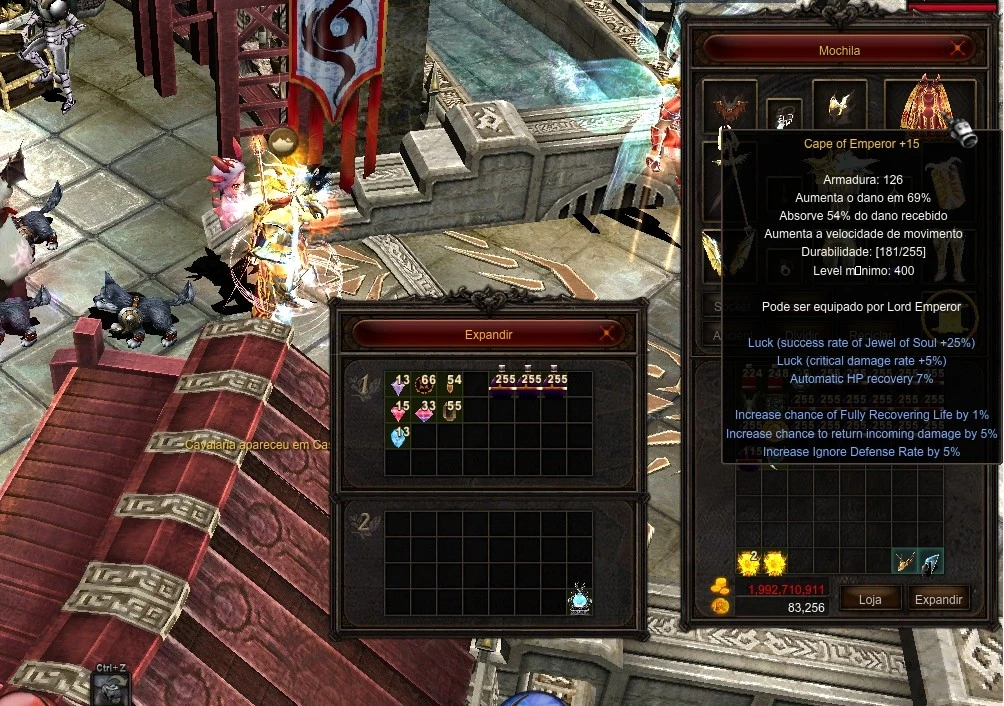Select the golden sun item stacked 2

pos(749,563)
